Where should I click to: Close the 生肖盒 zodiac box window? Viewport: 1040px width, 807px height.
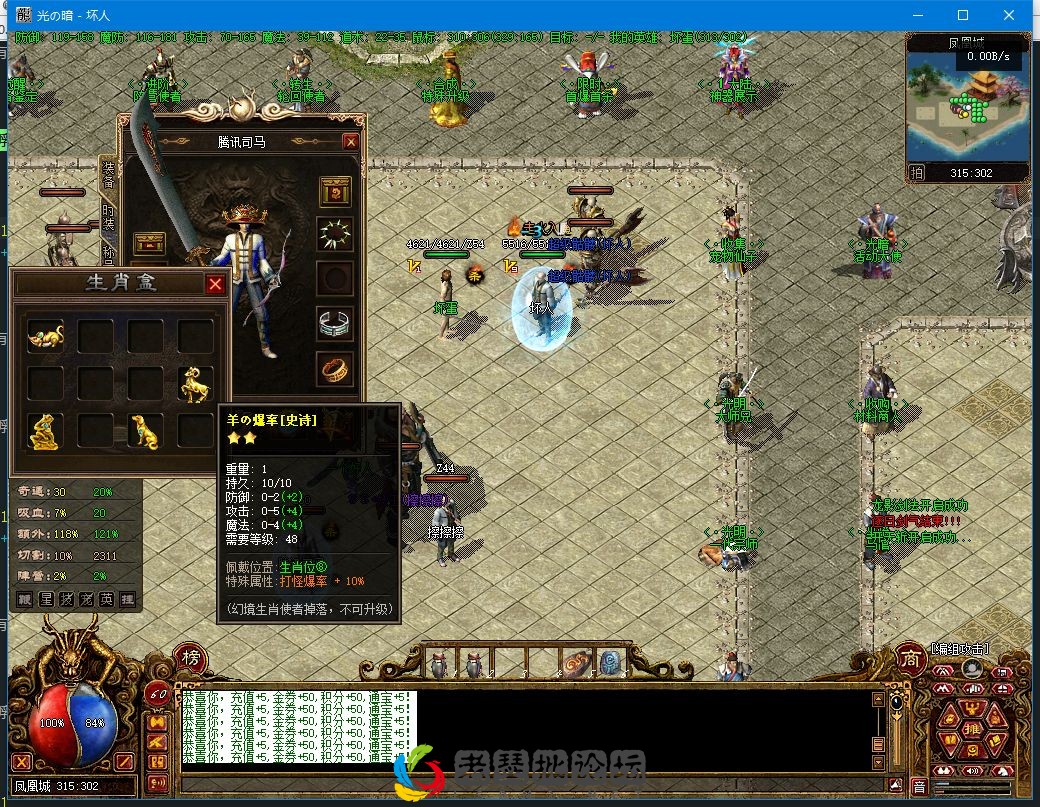pyautogui.click(x=215, y=285)
